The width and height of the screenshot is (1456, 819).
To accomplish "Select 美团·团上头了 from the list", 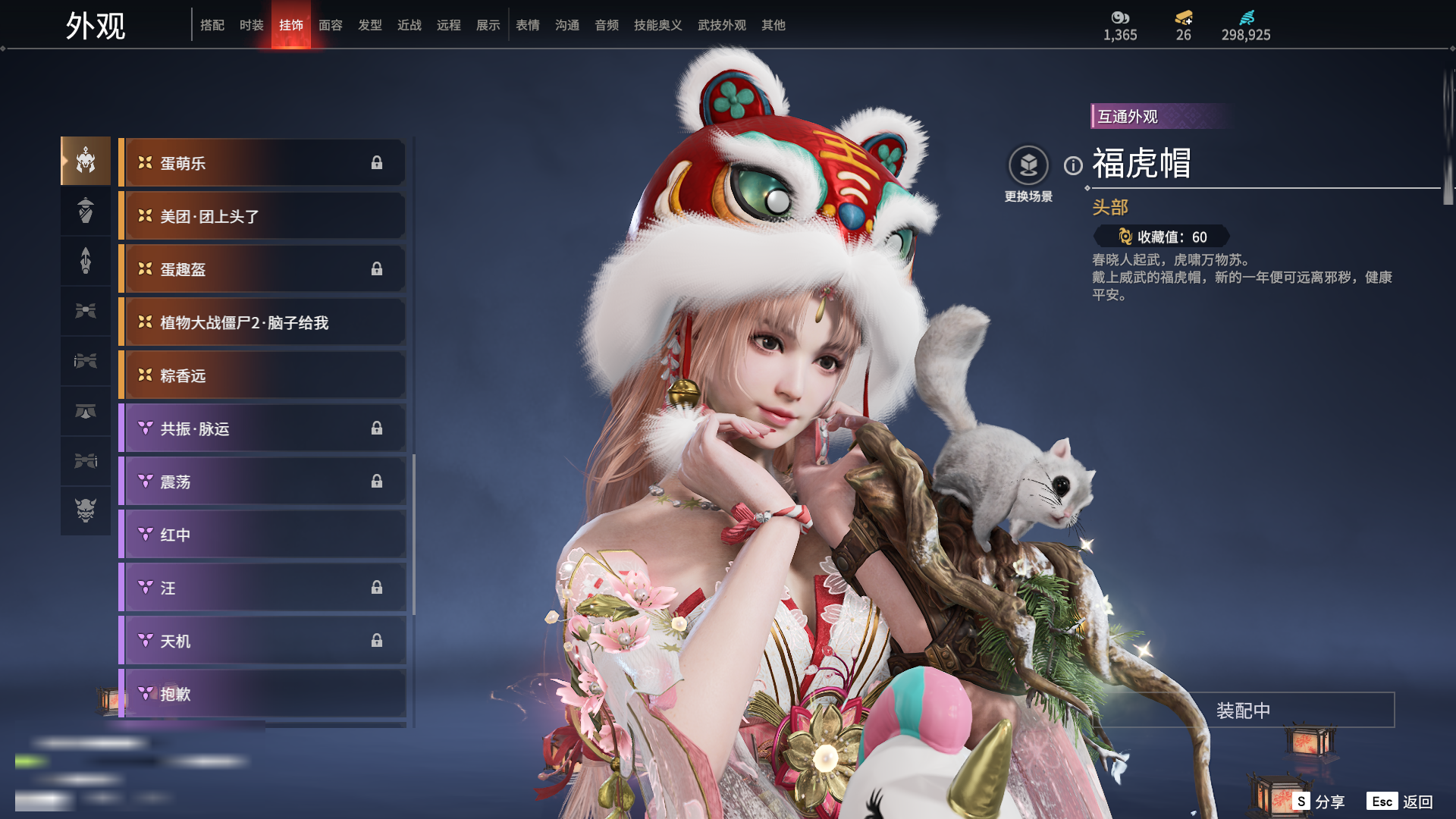I will tap(262, 216).
